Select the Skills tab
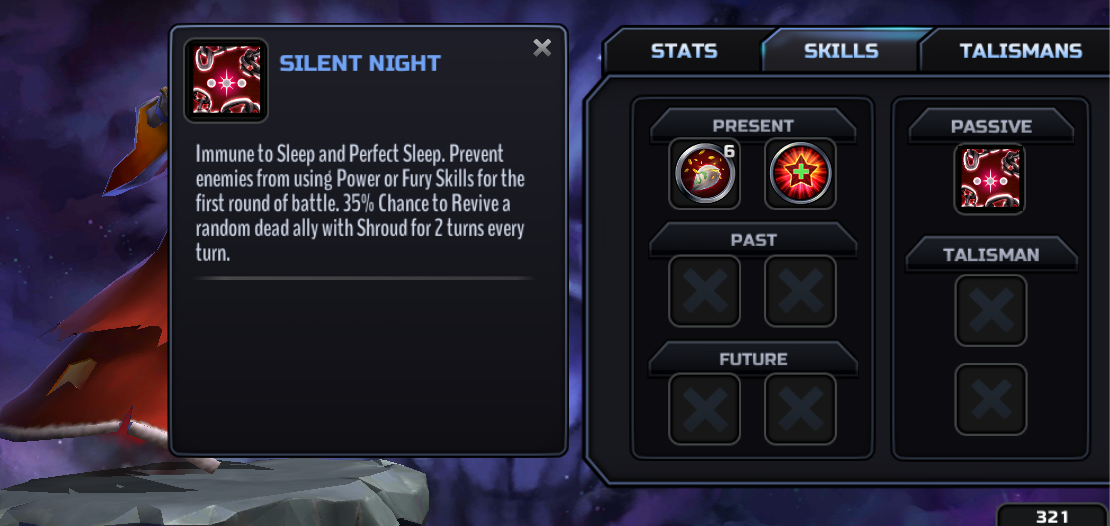Screen dimensions: 1110x526 pyautogui.click(x=841, y=51)
